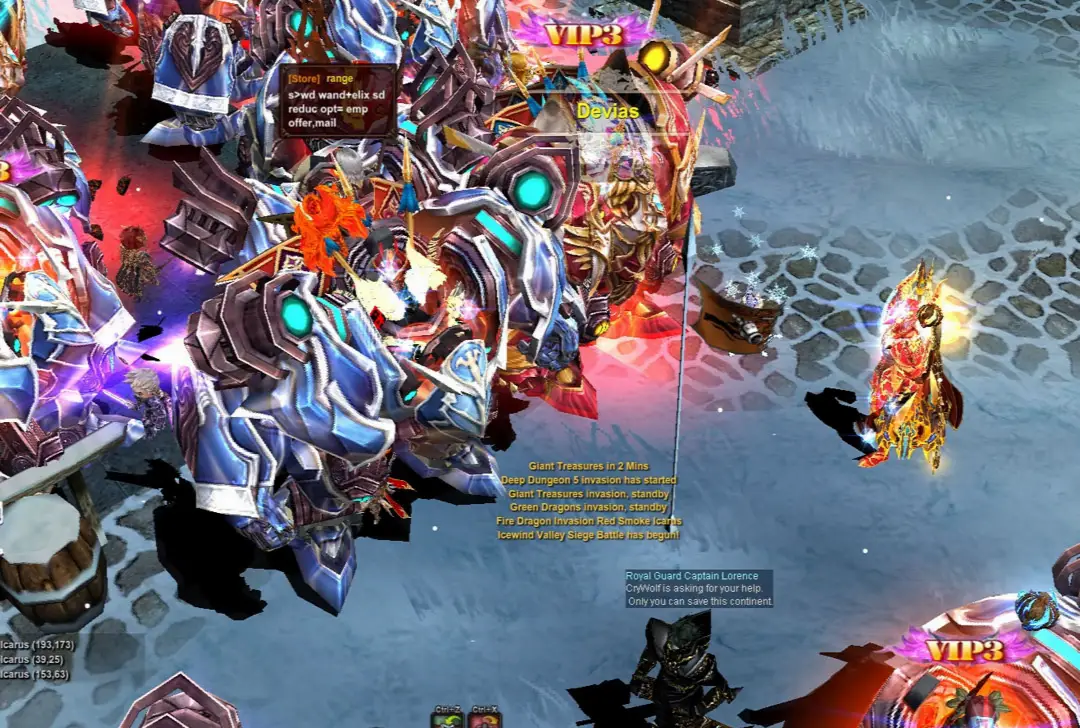The image size is (1080, 728).
Task: Click the green arrow Ctrl+Z hotkey icon
Action: [446, 719]
